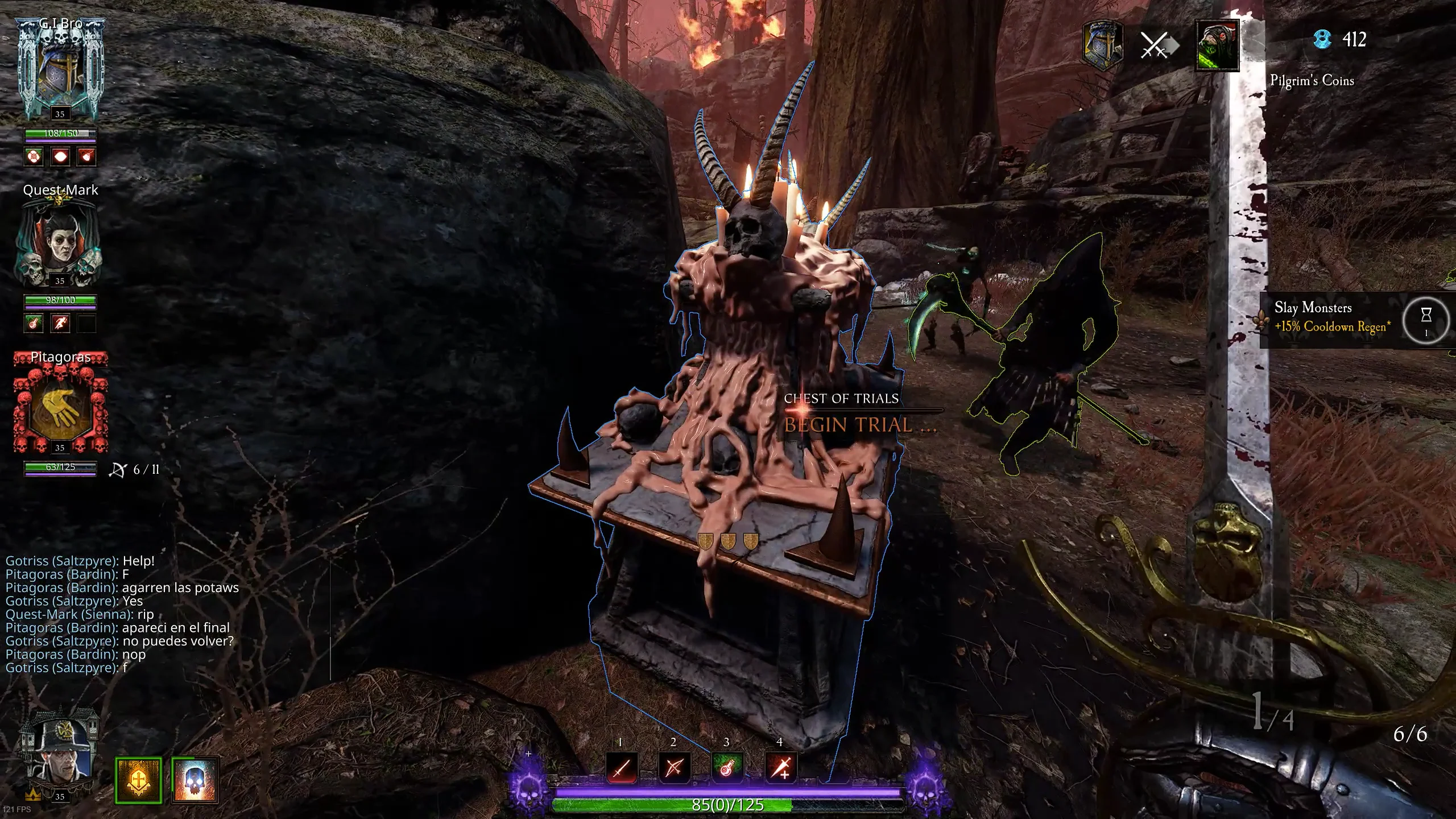The height and width of the screenshot is (819, 1456).
Task: Open the Slay Monsters objective panel
Action: tap(1332, 317)
